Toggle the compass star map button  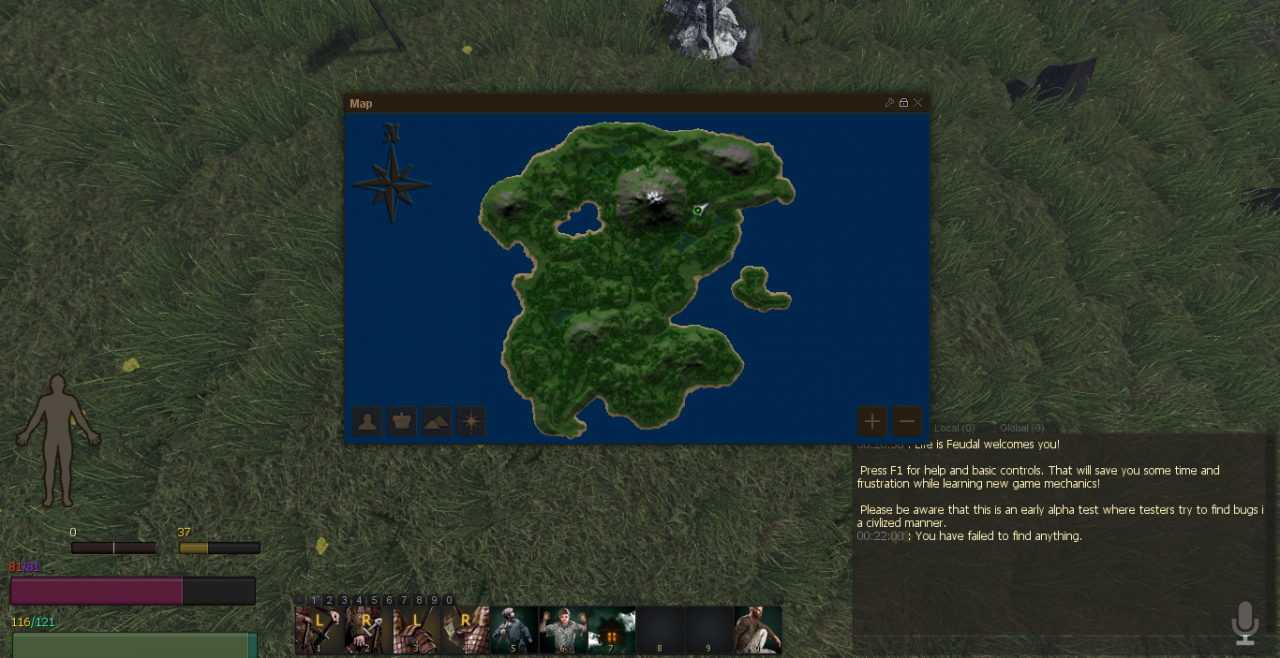click(470, 421)
